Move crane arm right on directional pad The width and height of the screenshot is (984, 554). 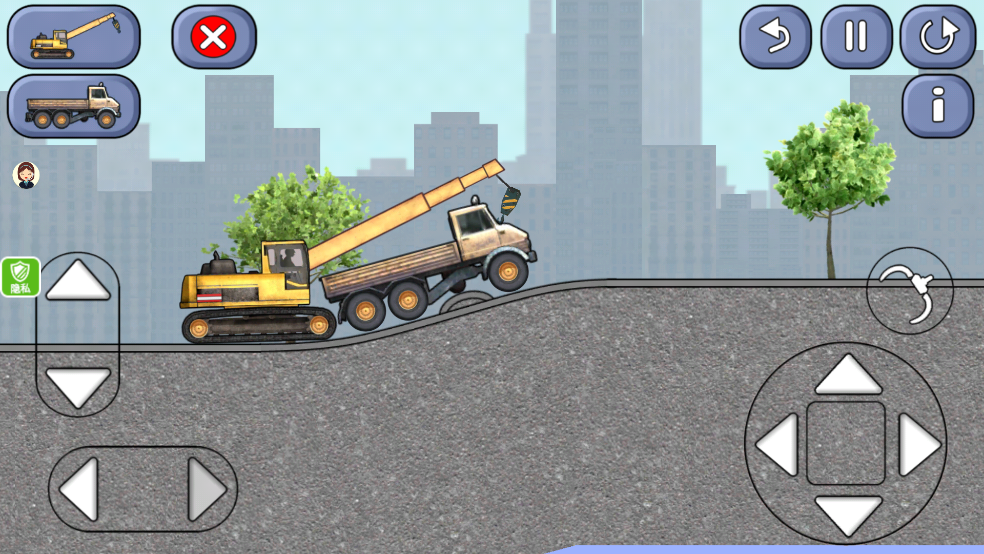pos(917,444)
